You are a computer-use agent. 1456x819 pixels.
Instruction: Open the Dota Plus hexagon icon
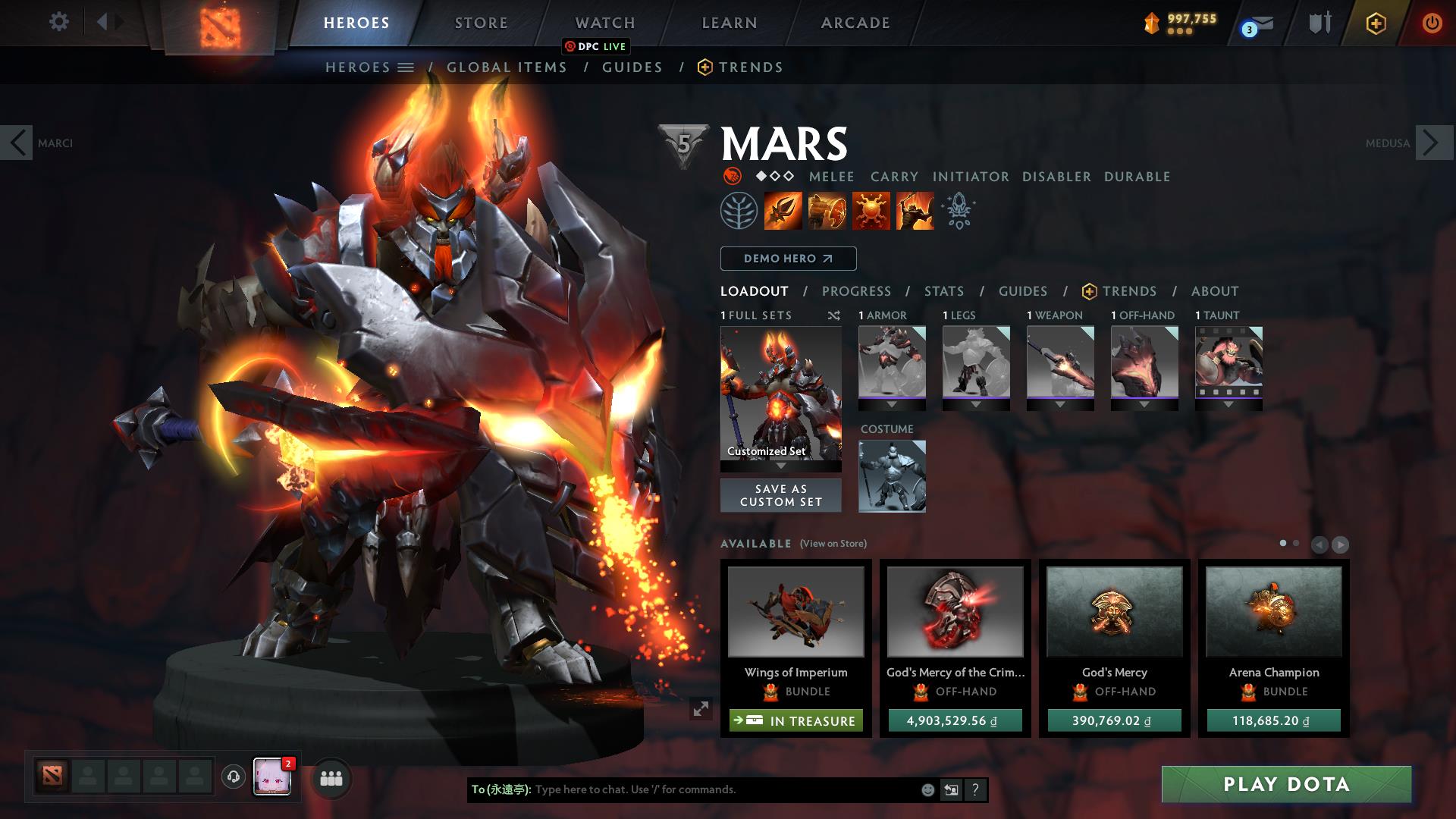pos(1376,23)
